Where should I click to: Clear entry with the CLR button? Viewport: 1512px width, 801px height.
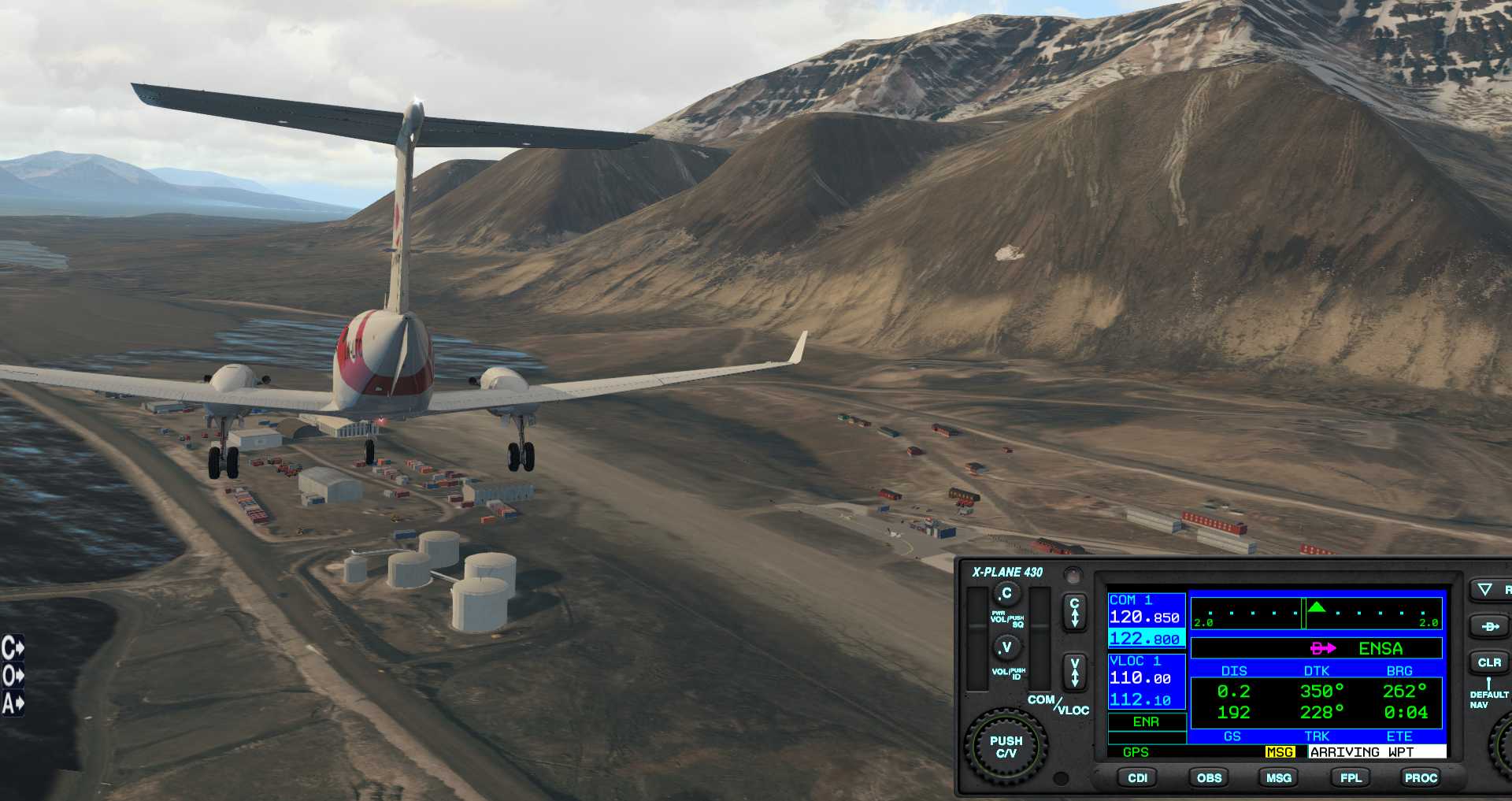click(1488, 662)
